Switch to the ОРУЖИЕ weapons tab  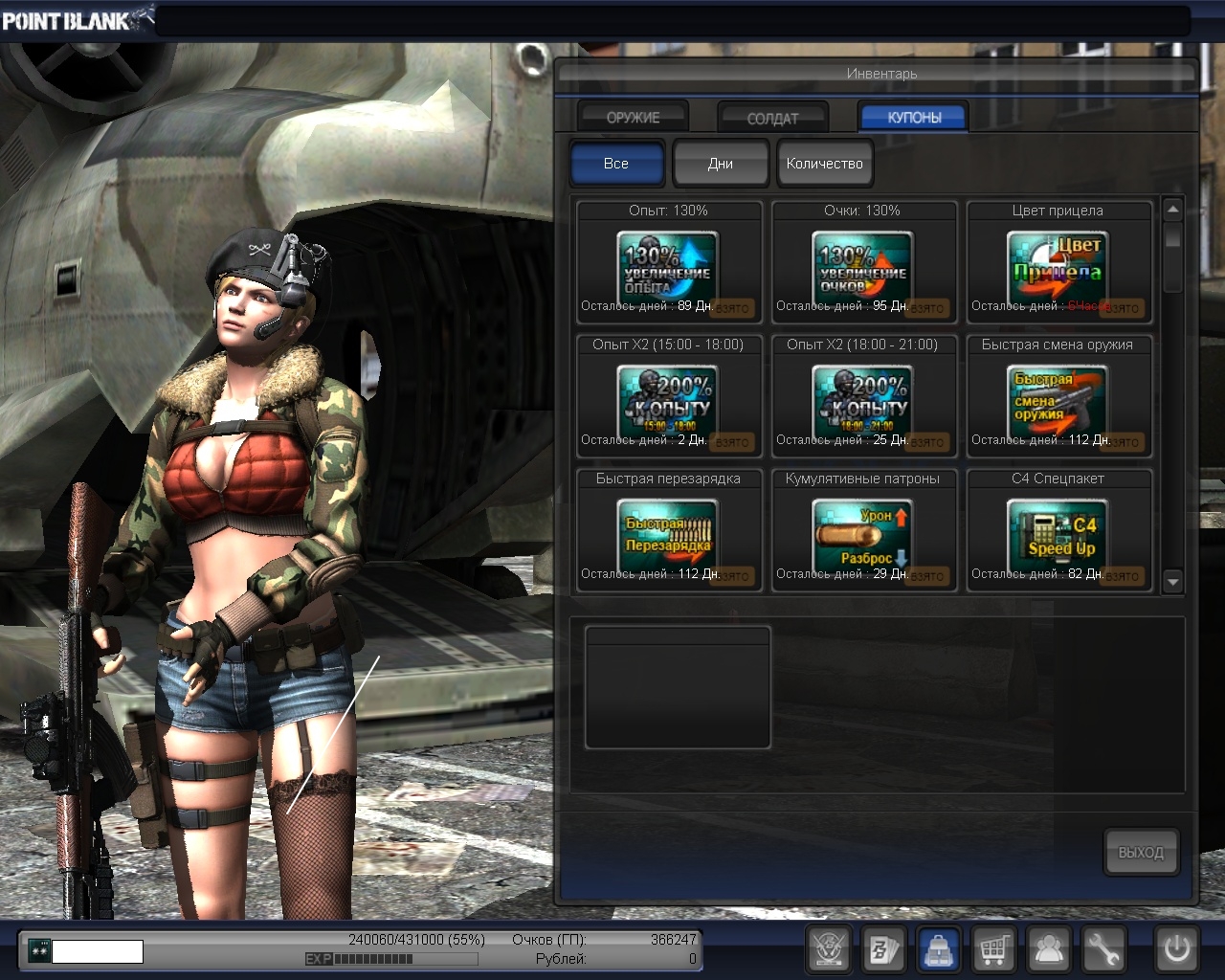pyautogui.click(x=633, y=117)
